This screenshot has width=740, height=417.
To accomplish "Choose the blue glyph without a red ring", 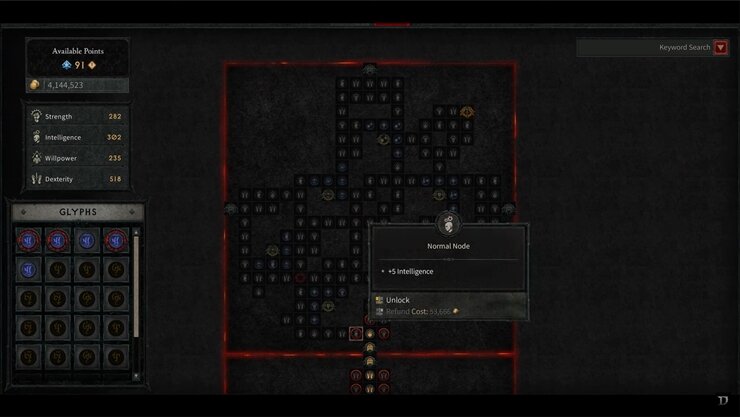I will click(87, 241).
